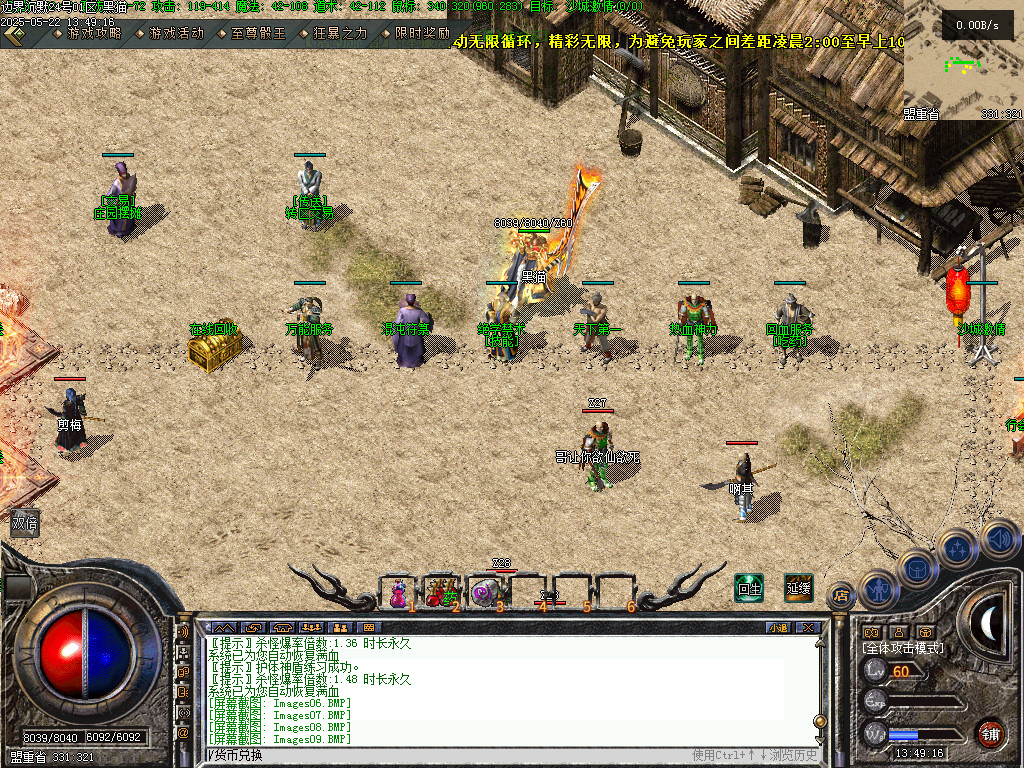Use the purple scroll stone in slot 3
The image size is (1024, 768).
pyautogui.click(x=485, y=592)
